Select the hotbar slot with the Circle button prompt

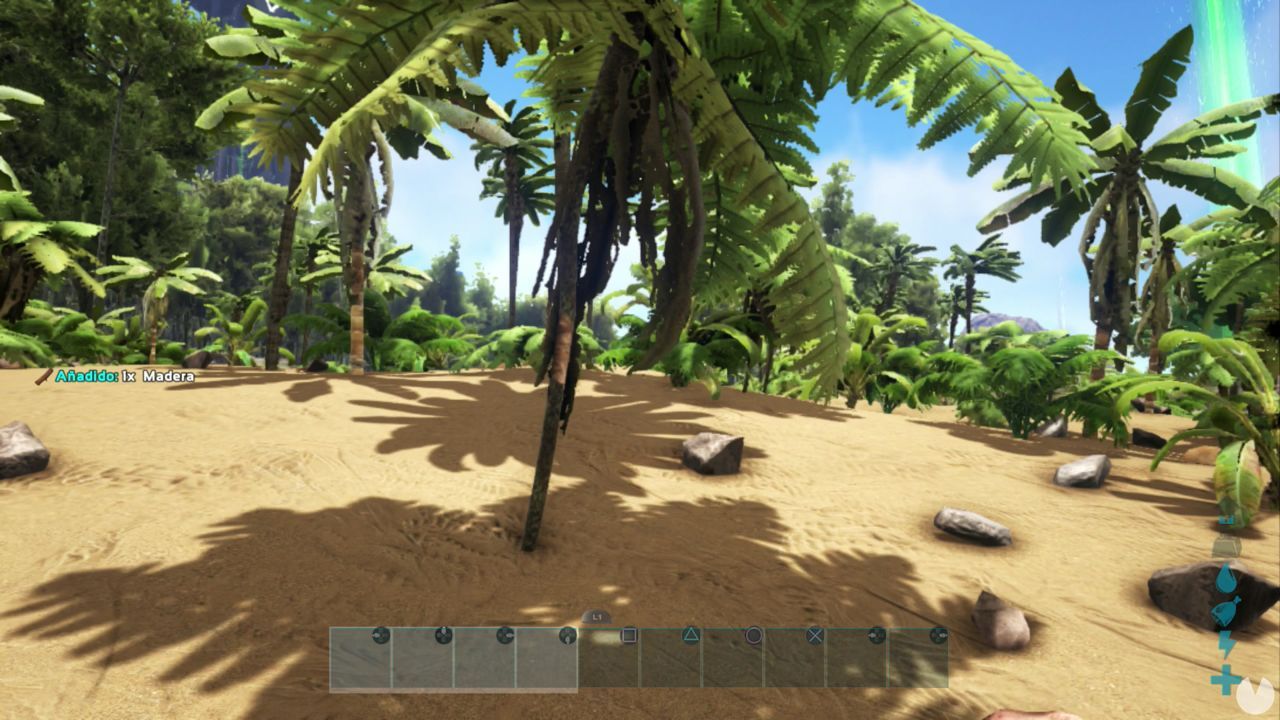[734, 660]
